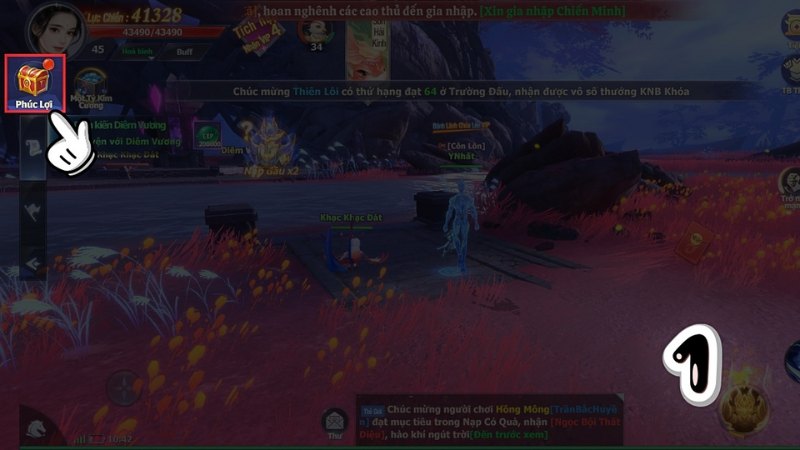Viewport: 800px width, 450px height.
Task: Tap the virtual joystick control
Action: (x=122, y=387)
